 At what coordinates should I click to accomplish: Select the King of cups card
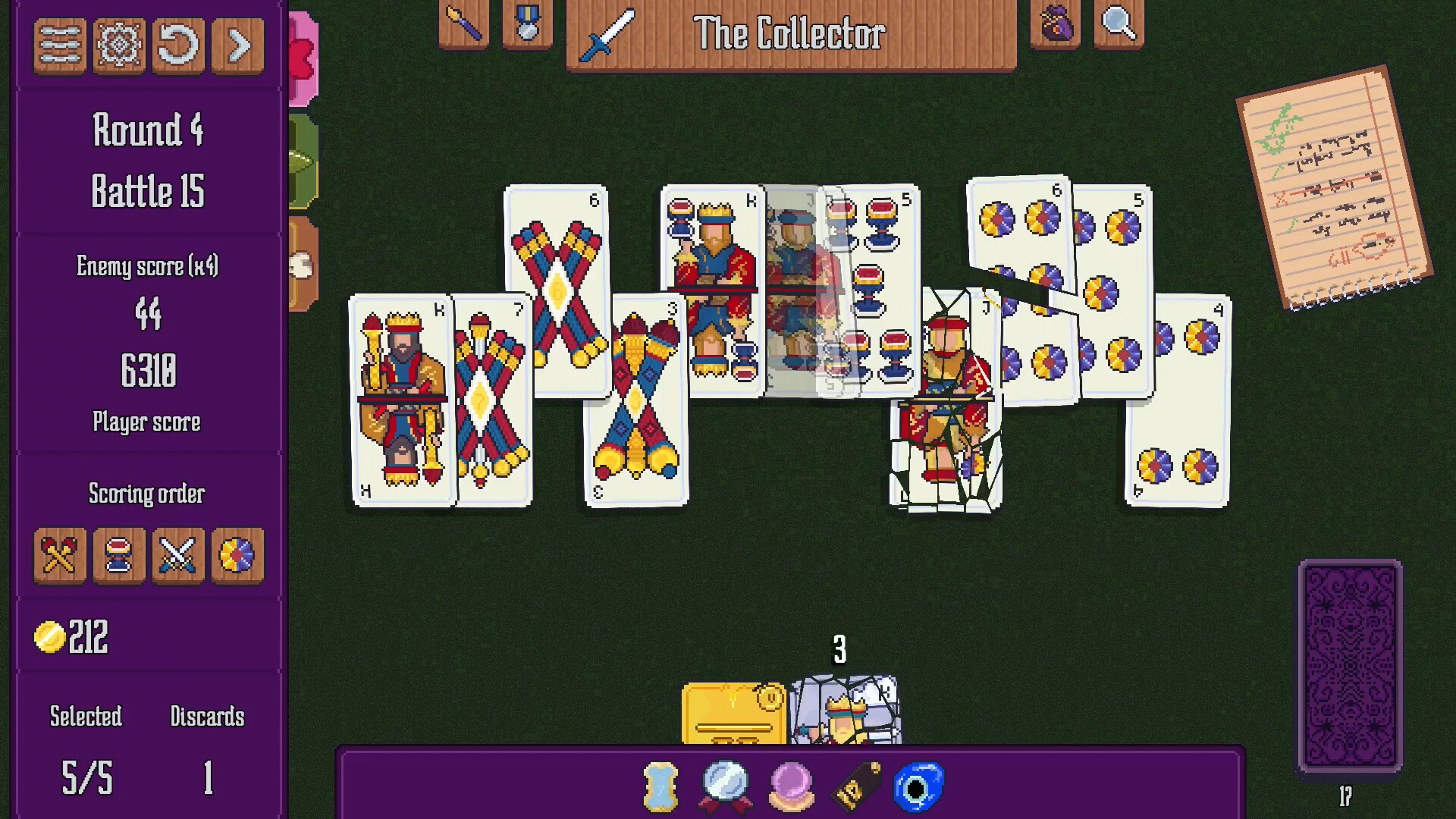tap(709, 250)
